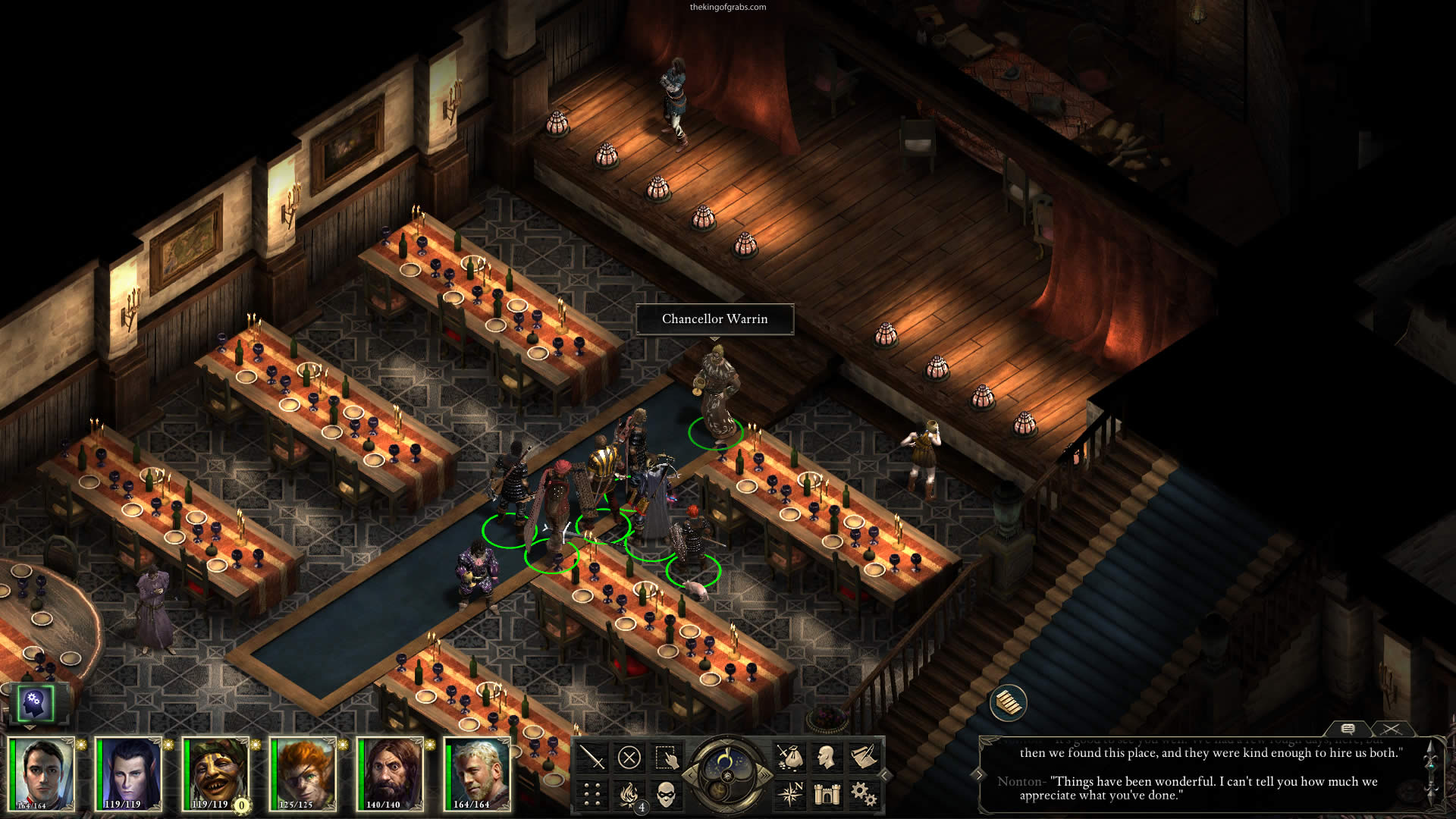Click the staircase area transition icon
This screenshot has height=819, width=1456.
[1009, 703]
